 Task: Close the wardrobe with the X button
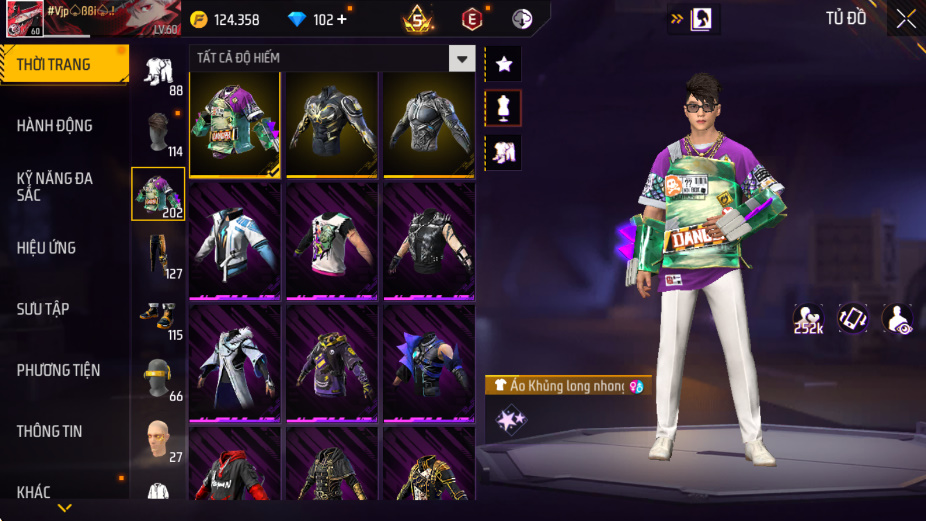tap(905, 18)
